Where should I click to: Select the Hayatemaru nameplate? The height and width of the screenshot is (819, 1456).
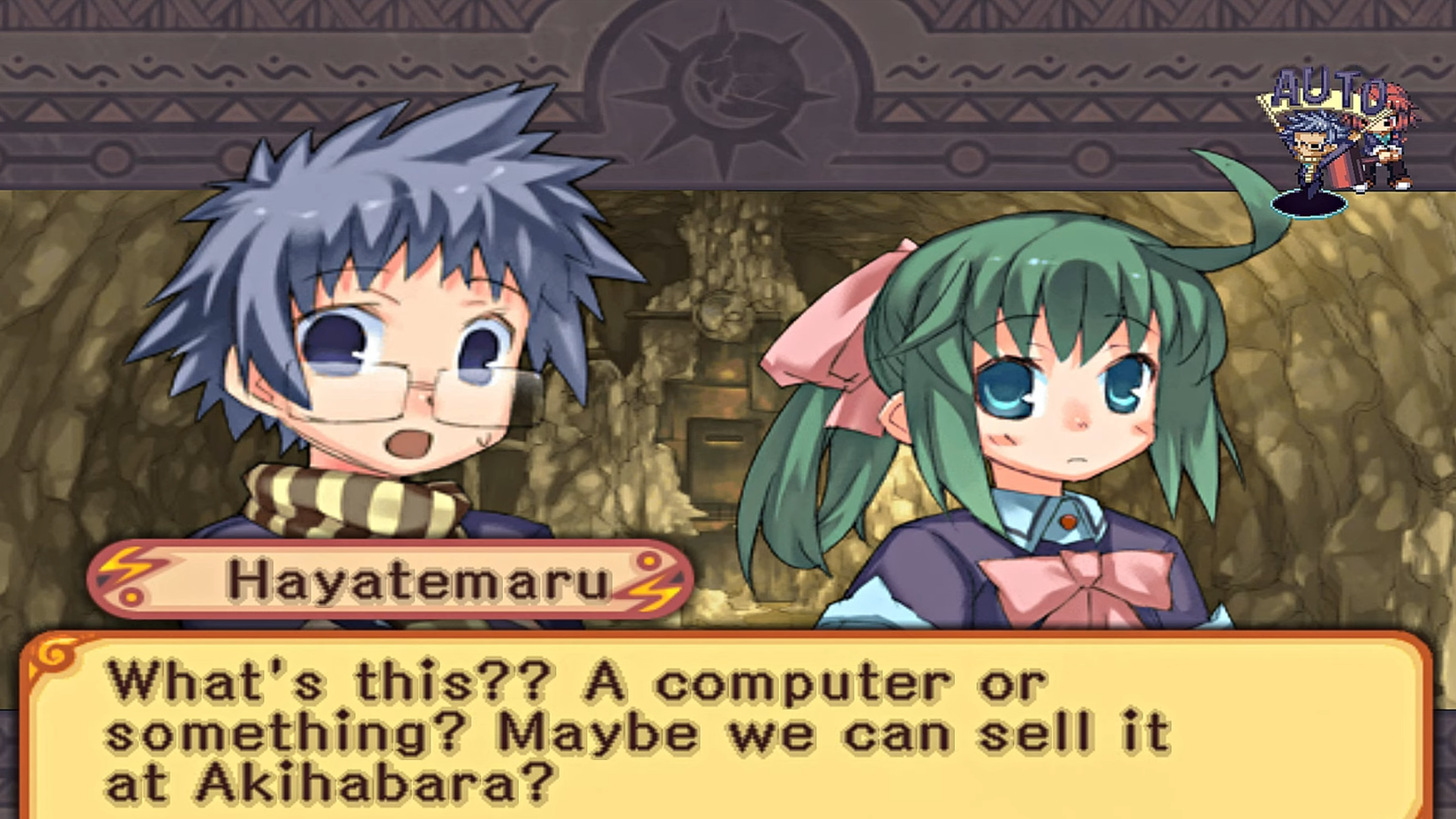tap(388, 581)
